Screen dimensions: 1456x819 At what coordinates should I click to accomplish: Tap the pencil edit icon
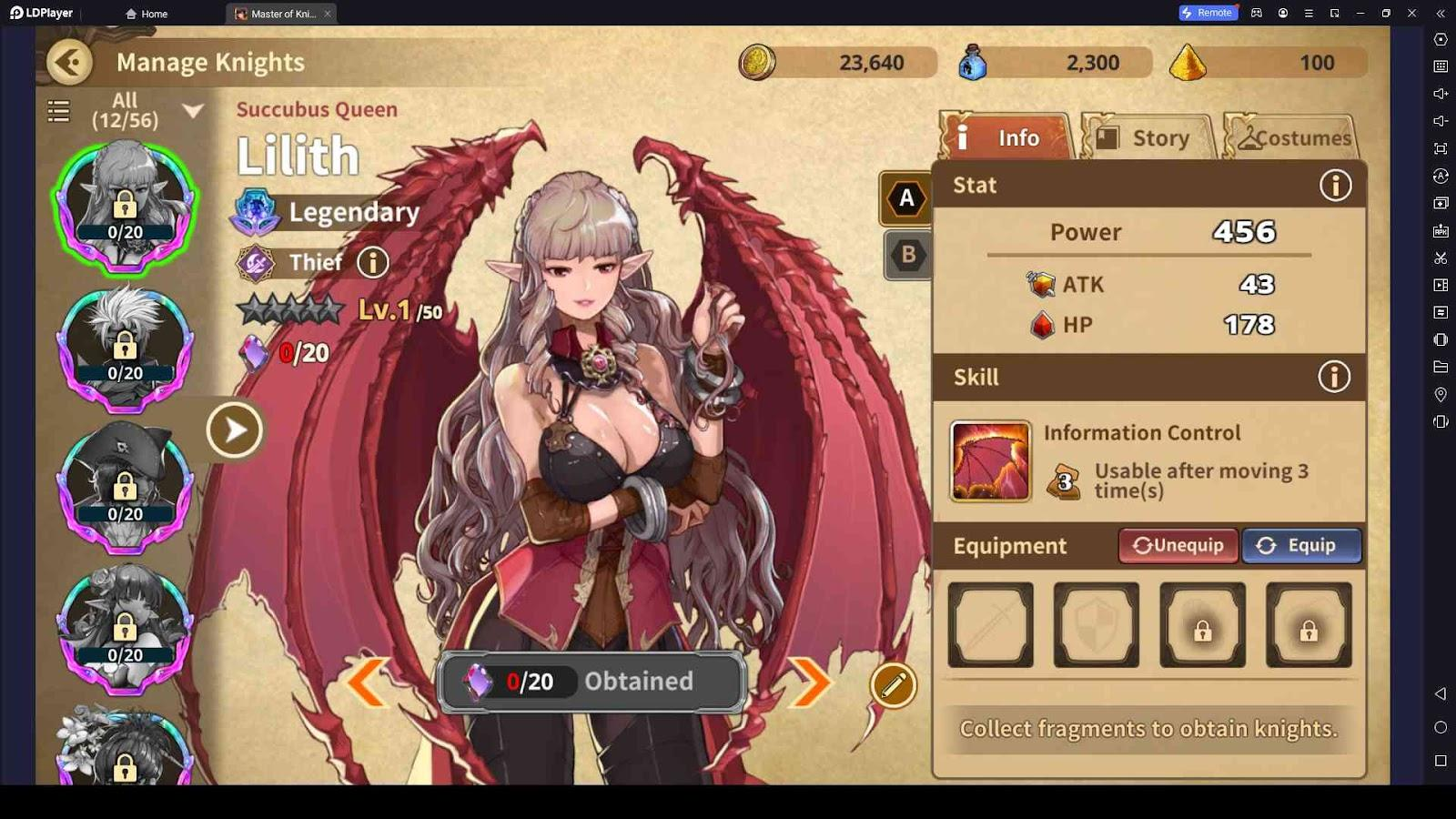point(893,685)
